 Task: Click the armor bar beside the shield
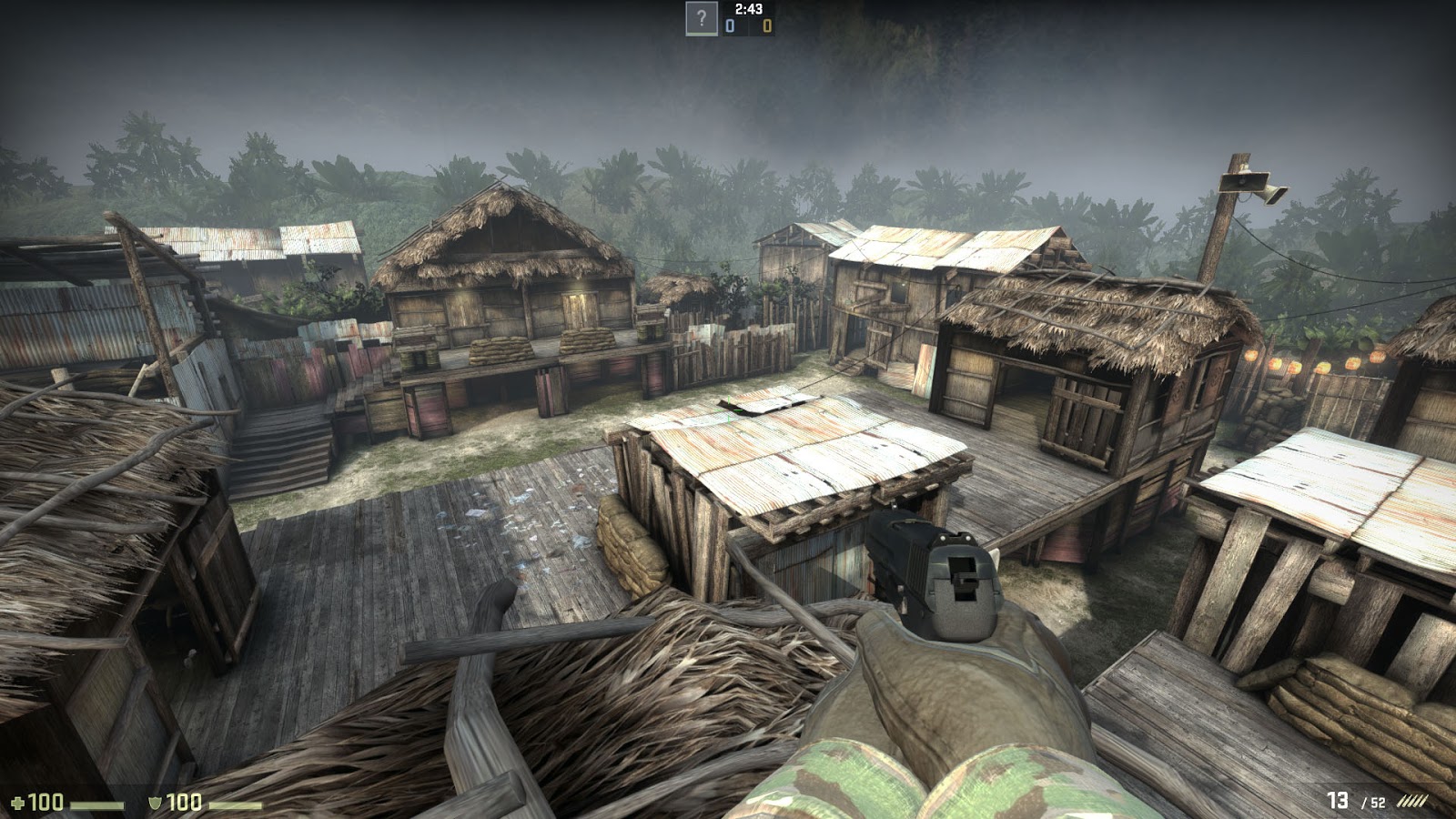click(x=234, y=804)
